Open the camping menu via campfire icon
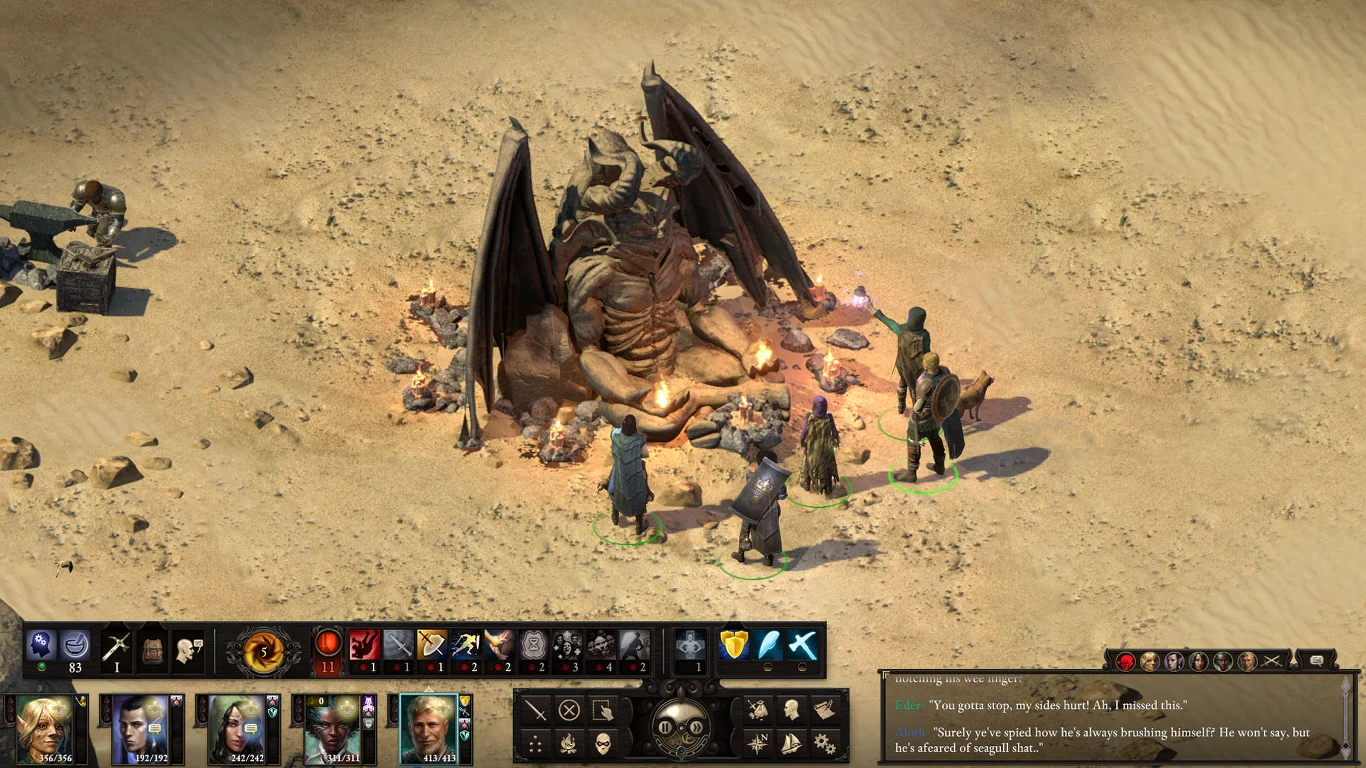The width and height of the screenshot is (1366, 768). pyautogui.click(x=568, y=742)
